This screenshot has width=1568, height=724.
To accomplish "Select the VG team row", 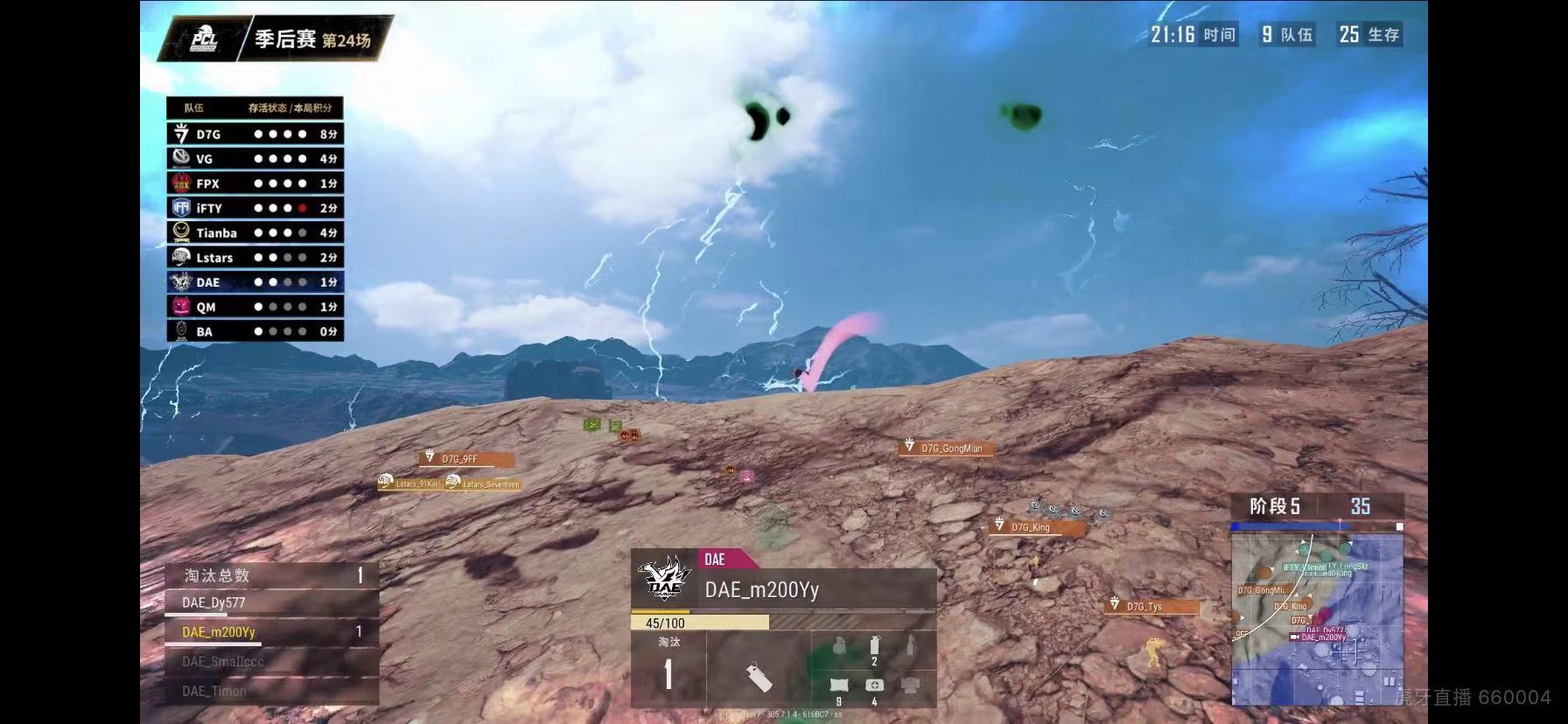I will 255,158.
